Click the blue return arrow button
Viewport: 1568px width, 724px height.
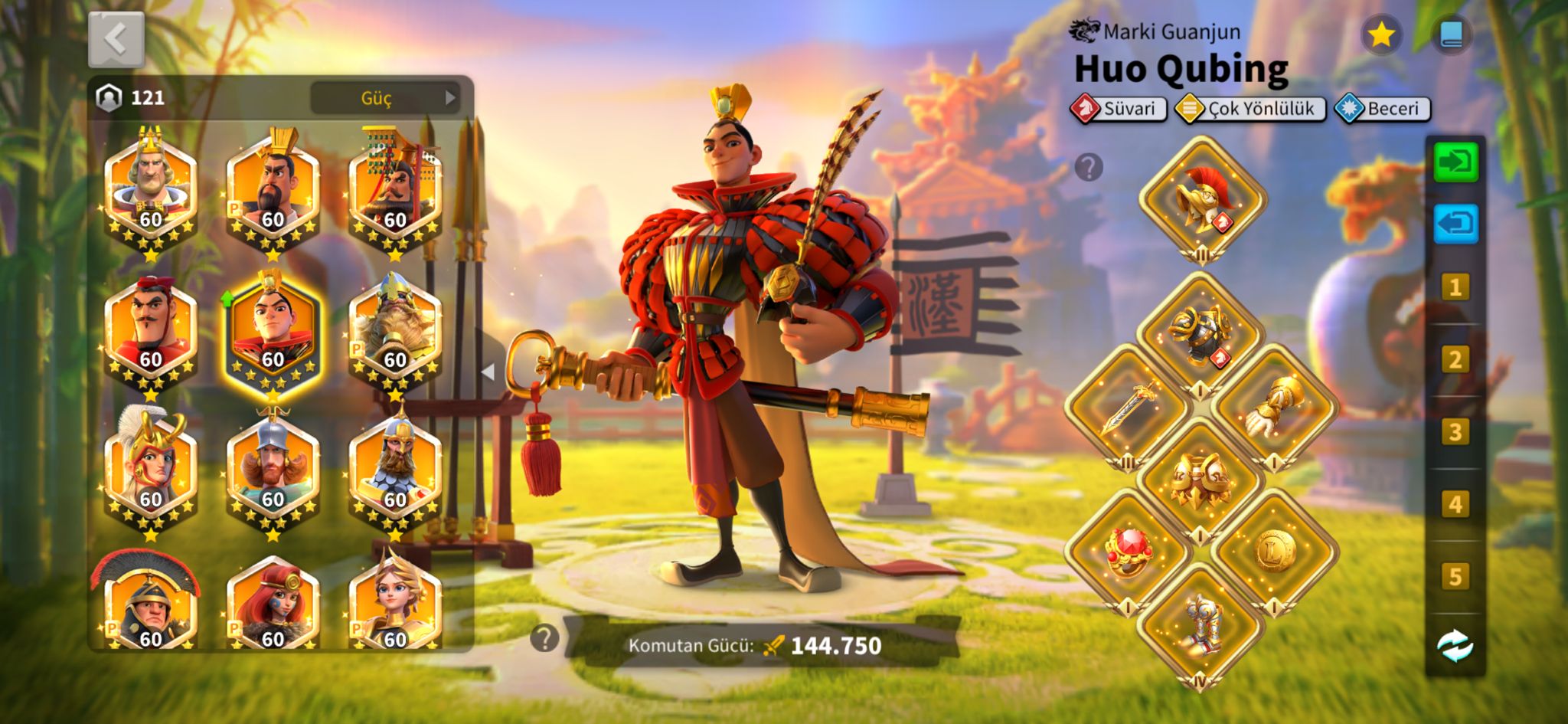(x=1455, y=224)
